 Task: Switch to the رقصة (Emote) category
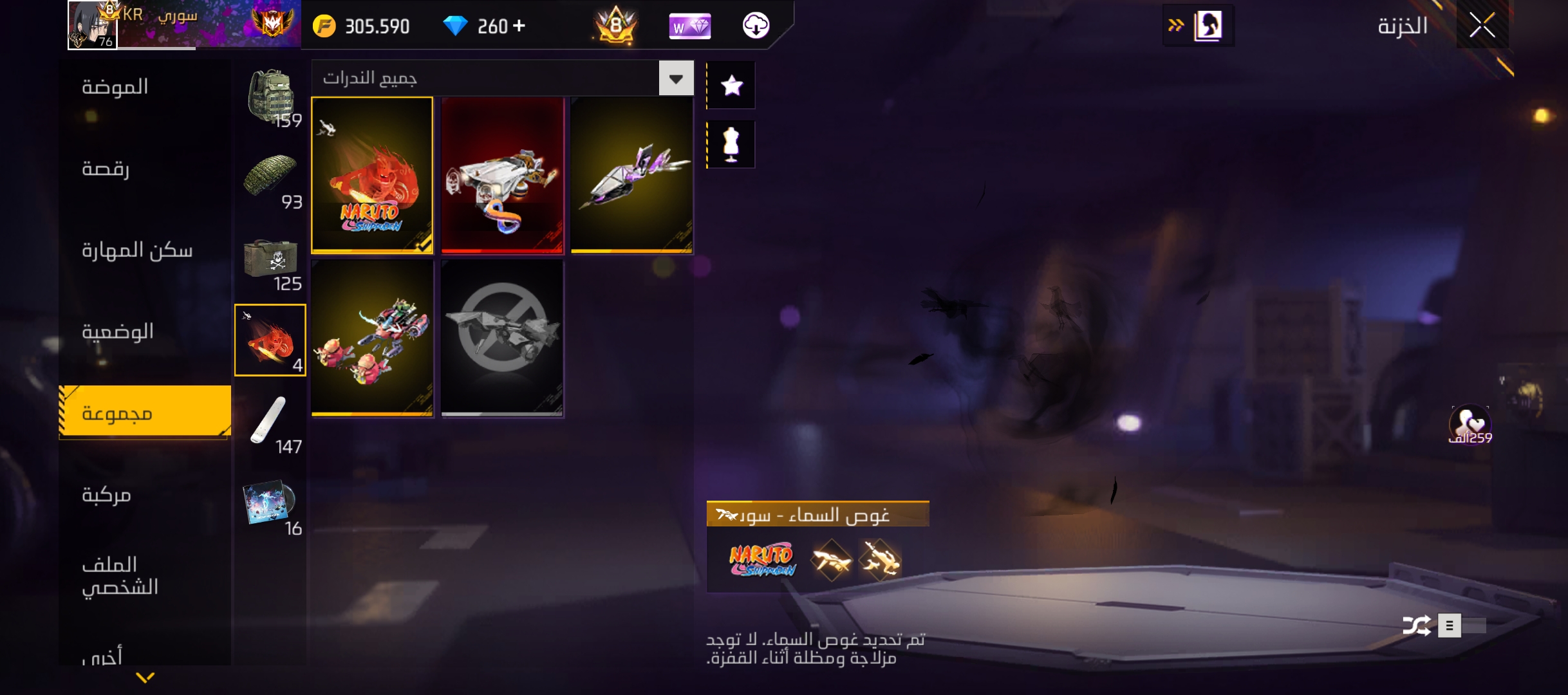[106, 169]
